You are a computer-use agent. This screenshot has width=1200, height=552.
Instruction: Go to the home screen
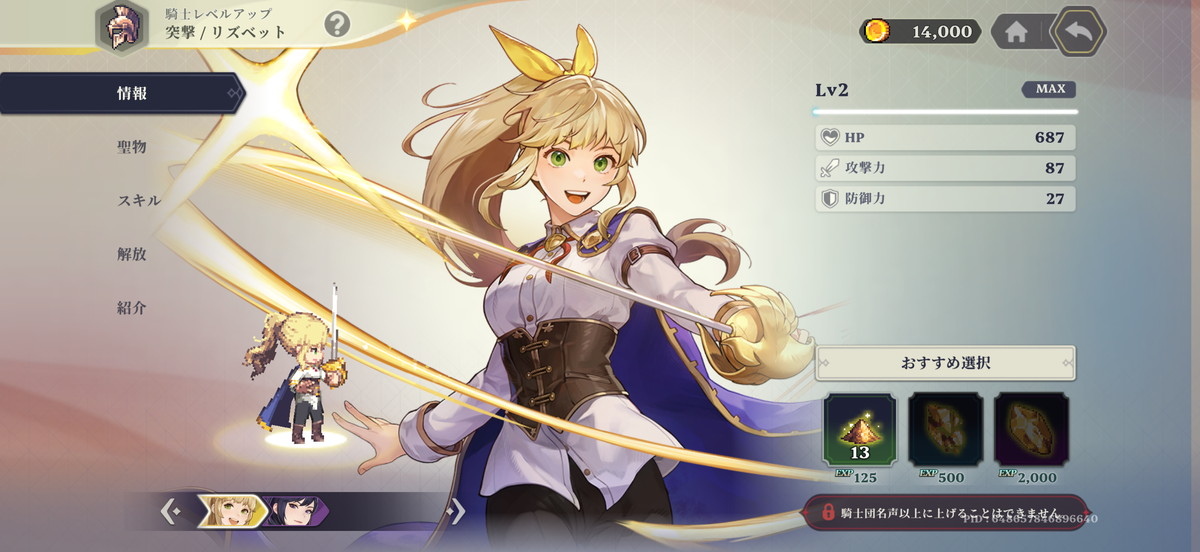[x=1016, y=32]
